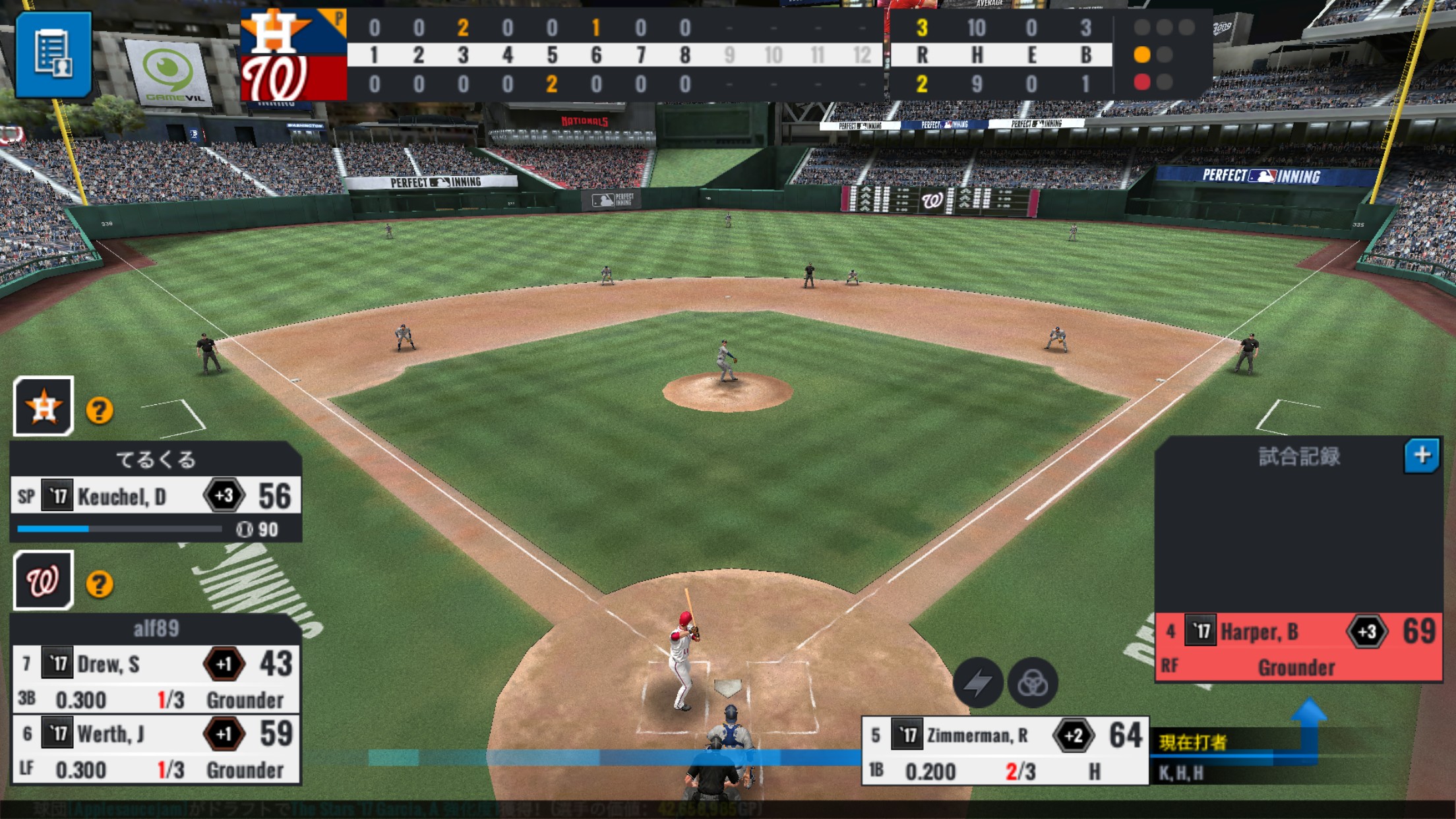This screenshot has height=819, width=1456.
Task: Tap the Astros team logo badge
Action: coord(44,406)
